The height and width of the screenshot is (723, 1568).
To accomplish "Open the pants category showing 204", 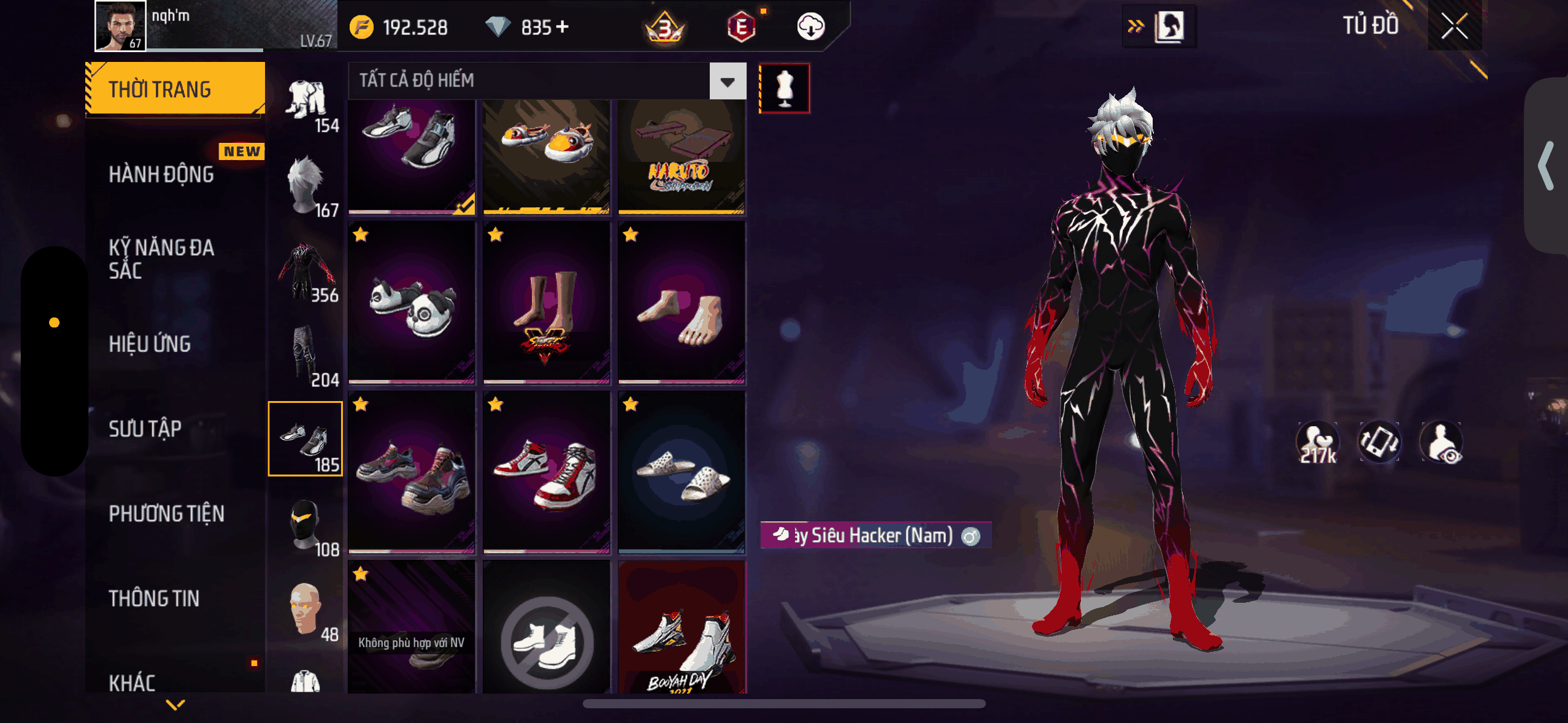I will tap(306, 356).
